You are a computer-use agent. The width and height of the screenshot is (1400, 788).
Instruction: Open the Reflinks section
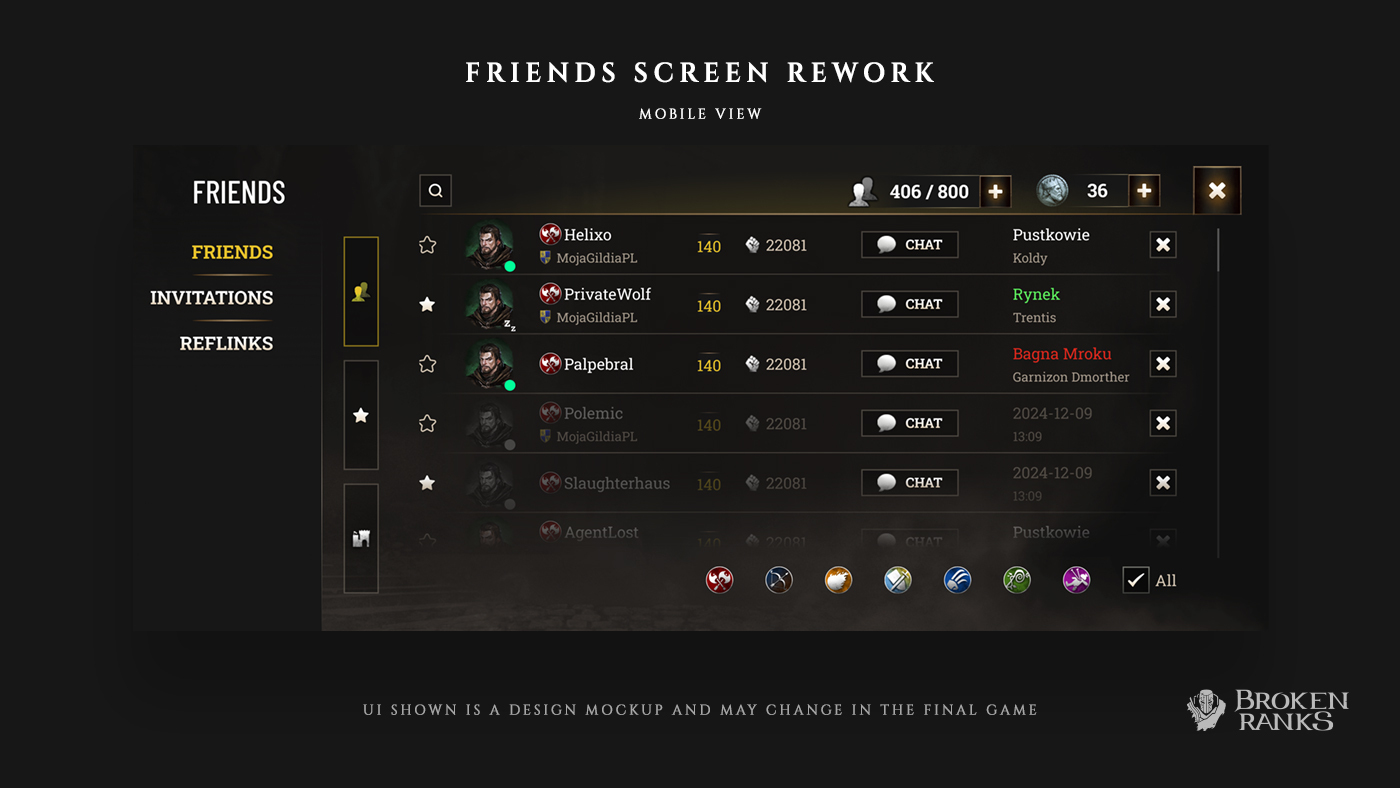226,343
